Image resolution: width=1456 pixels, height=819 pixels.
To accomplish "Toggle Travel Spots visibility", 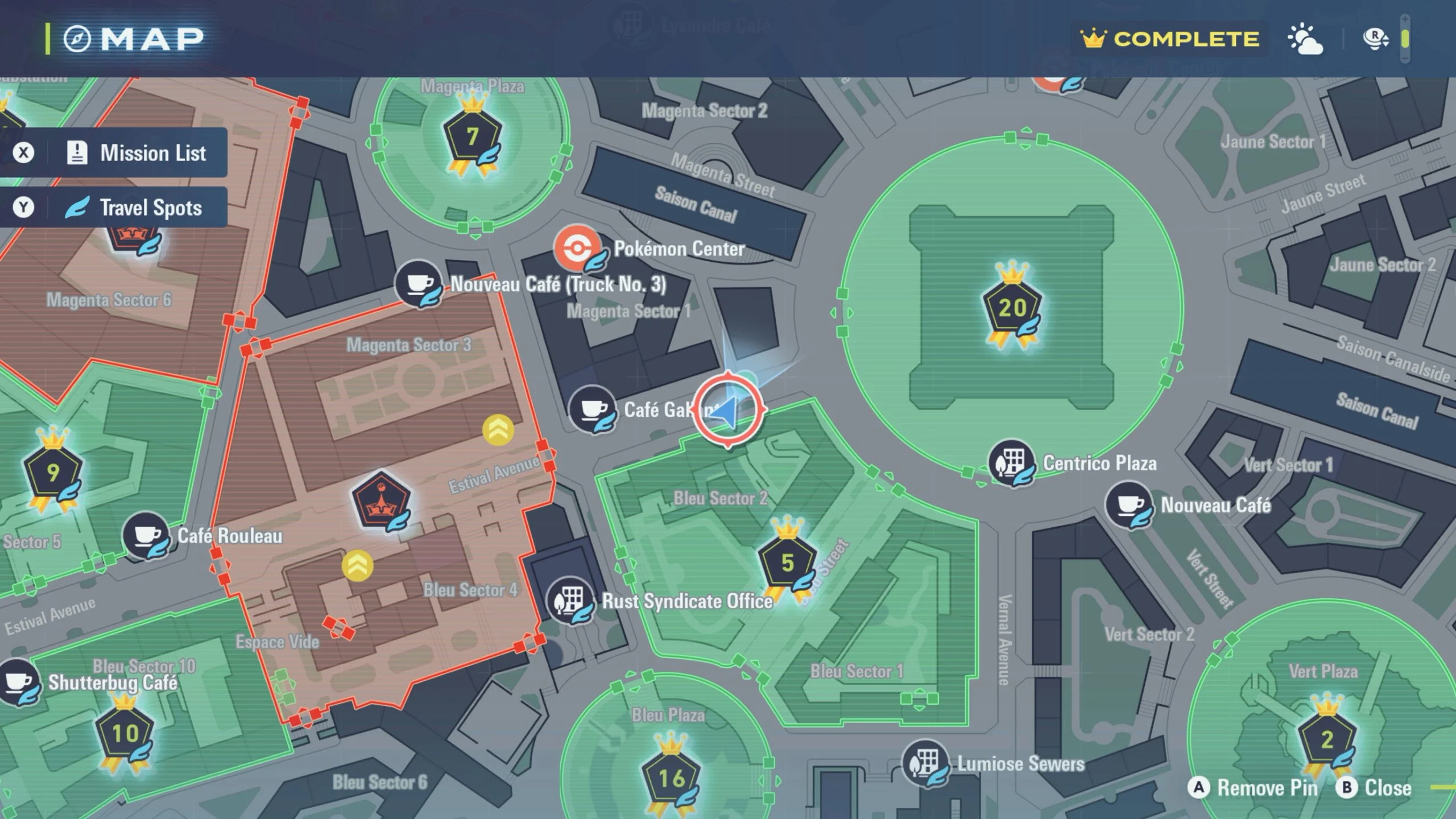I will (x=114, y=208).
